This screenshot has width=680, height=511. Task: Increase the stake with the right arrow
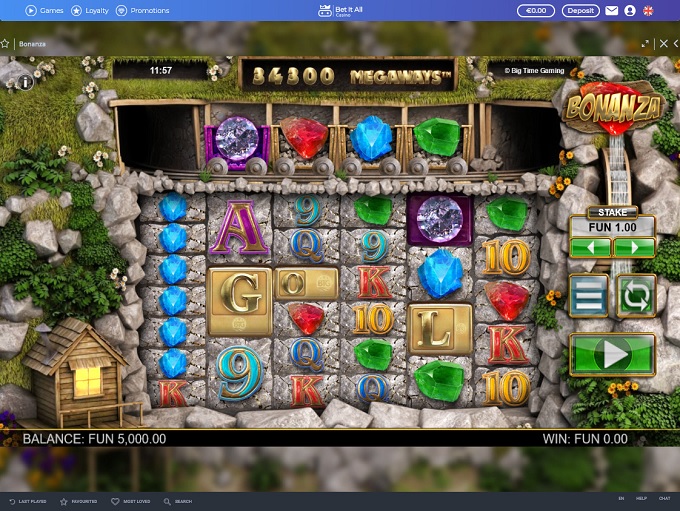pyautogui.click(x=634, y=246)
